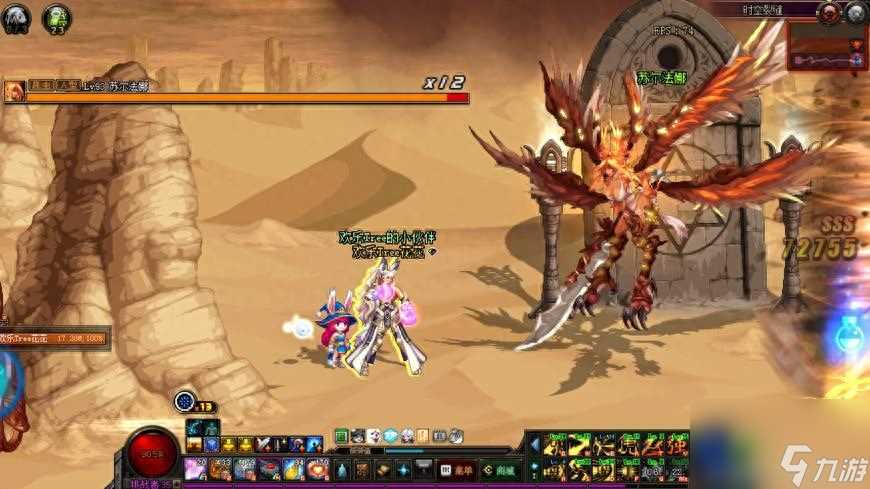
Task: Click the blue crystal shortcut button
Action: [403, 469]
